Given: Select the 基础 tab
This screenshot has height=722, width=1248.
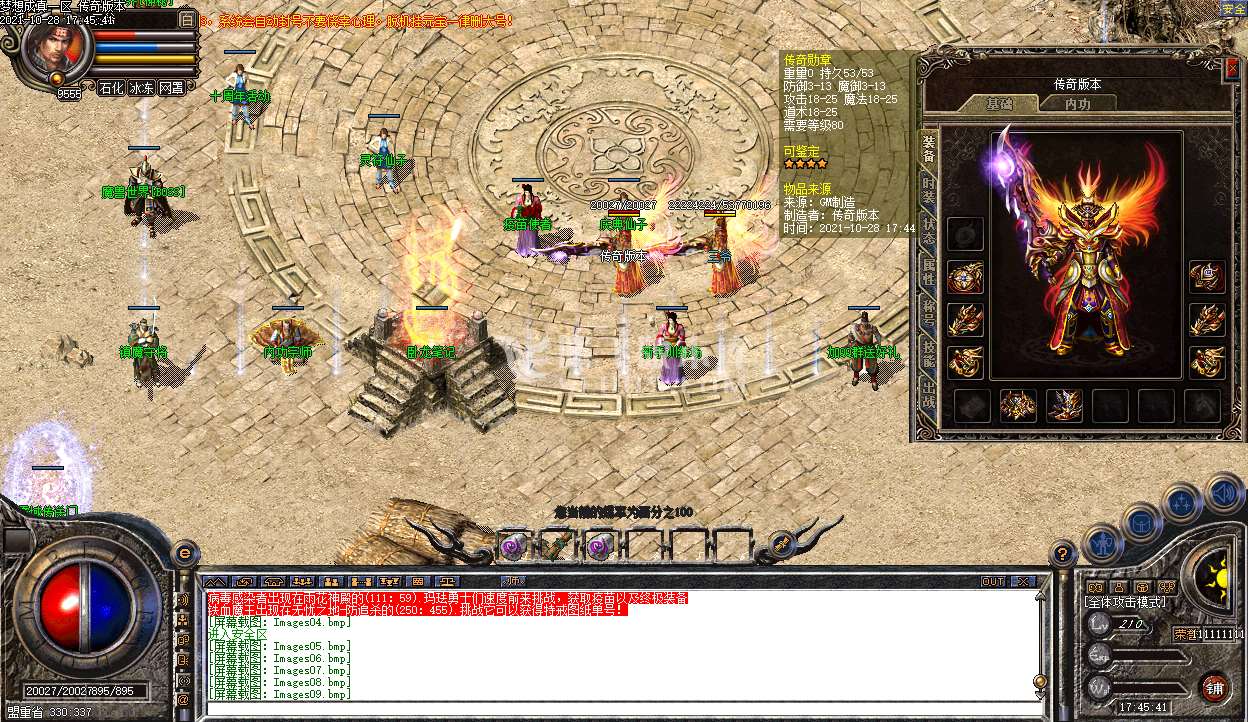Looking at the screenshot, I should (x=999, y=104).
